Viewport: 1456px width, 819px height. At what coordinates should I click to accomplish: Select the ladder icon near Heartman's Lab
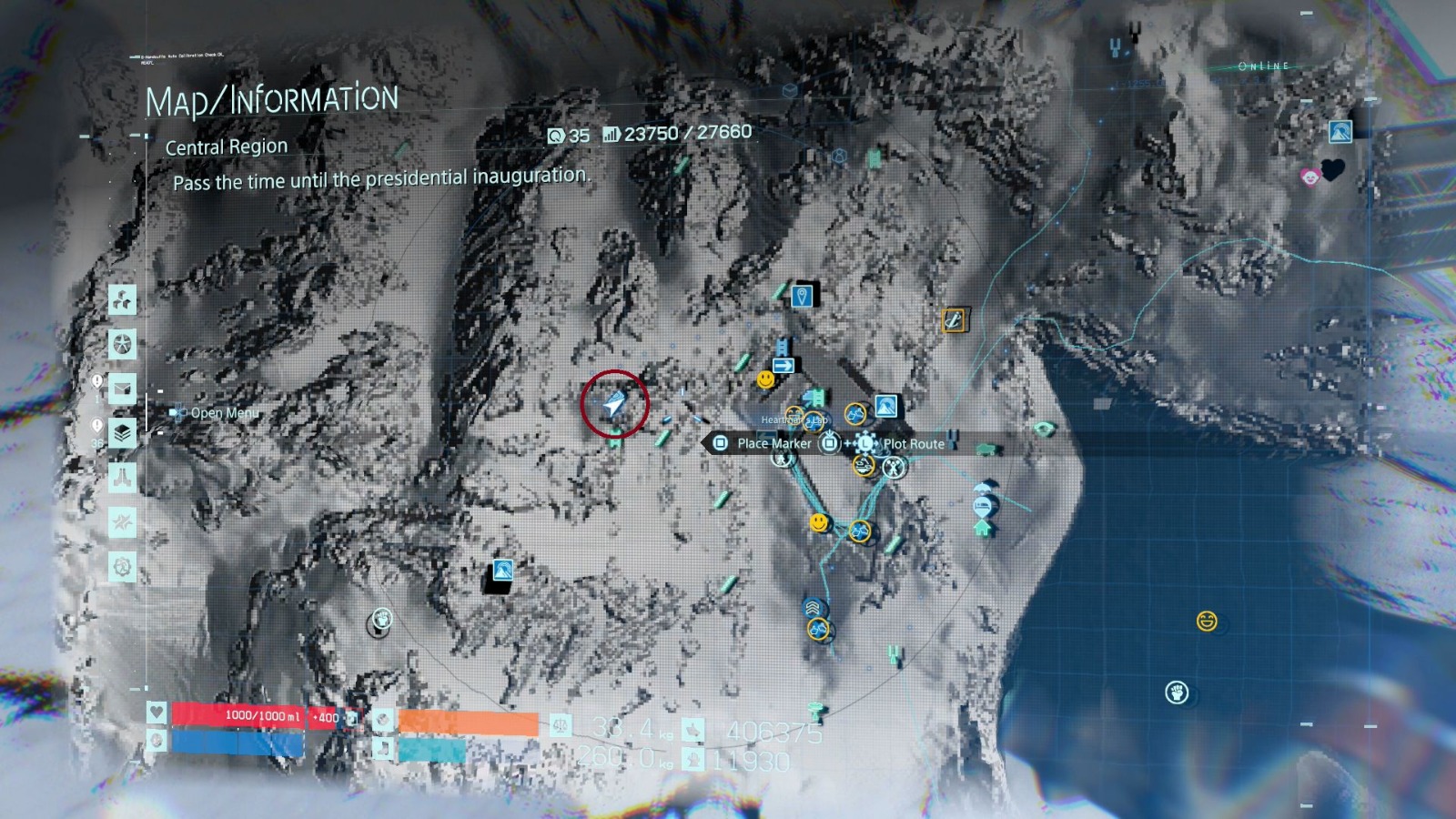(780, 348)
